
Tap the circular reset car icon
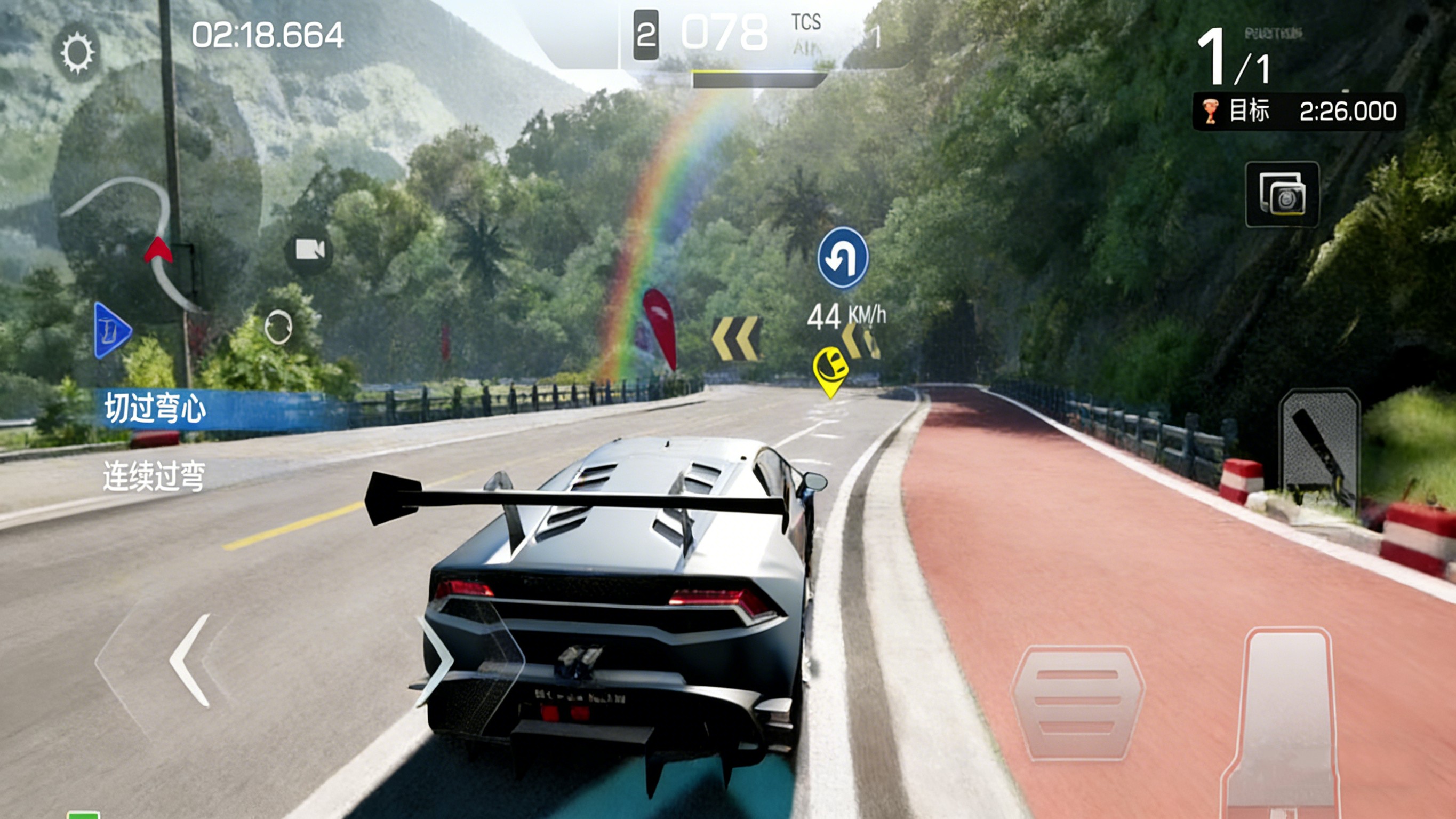278,327
